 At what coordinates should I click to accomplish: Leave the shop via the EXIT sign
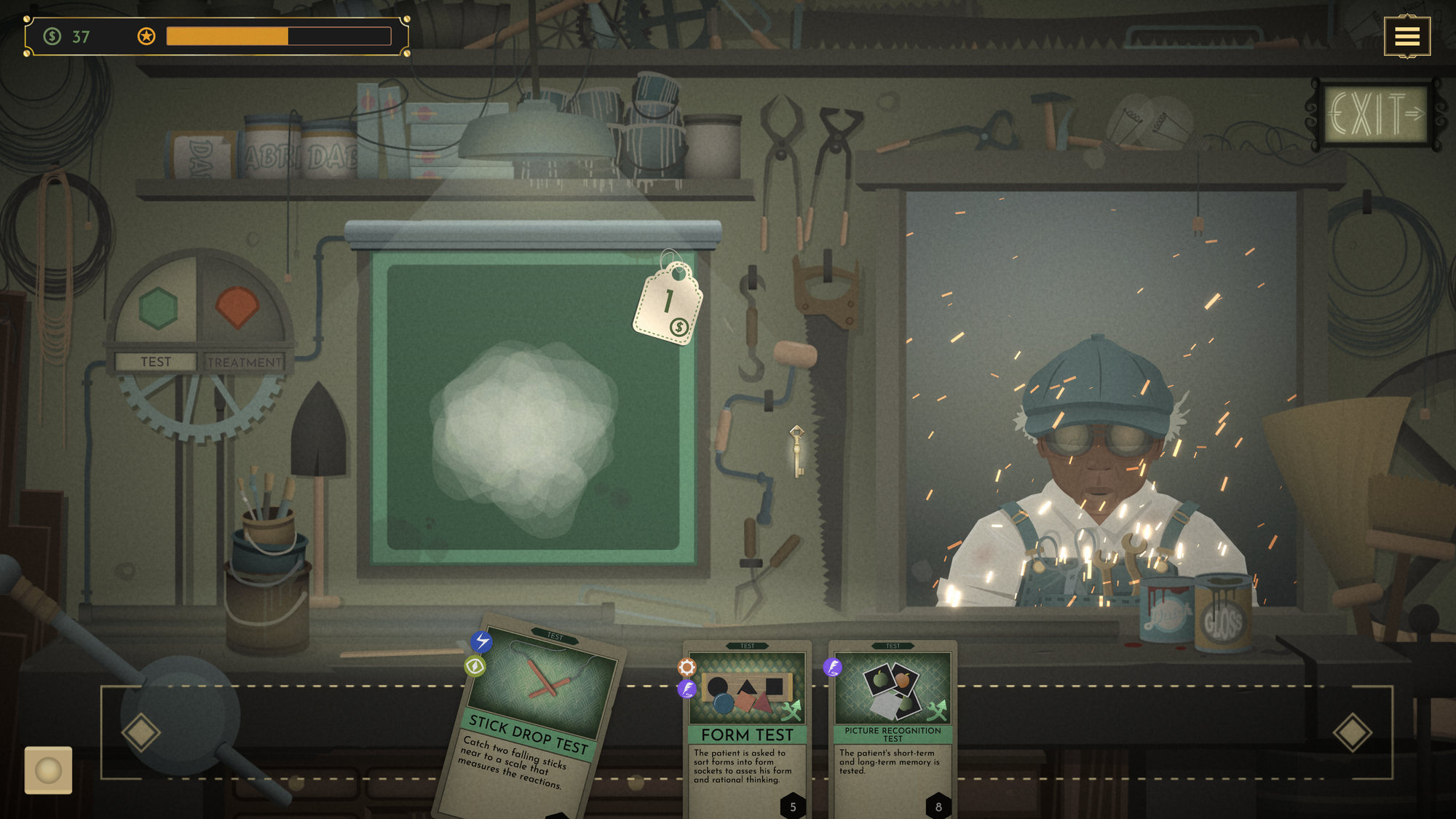tap(1374, 114)
